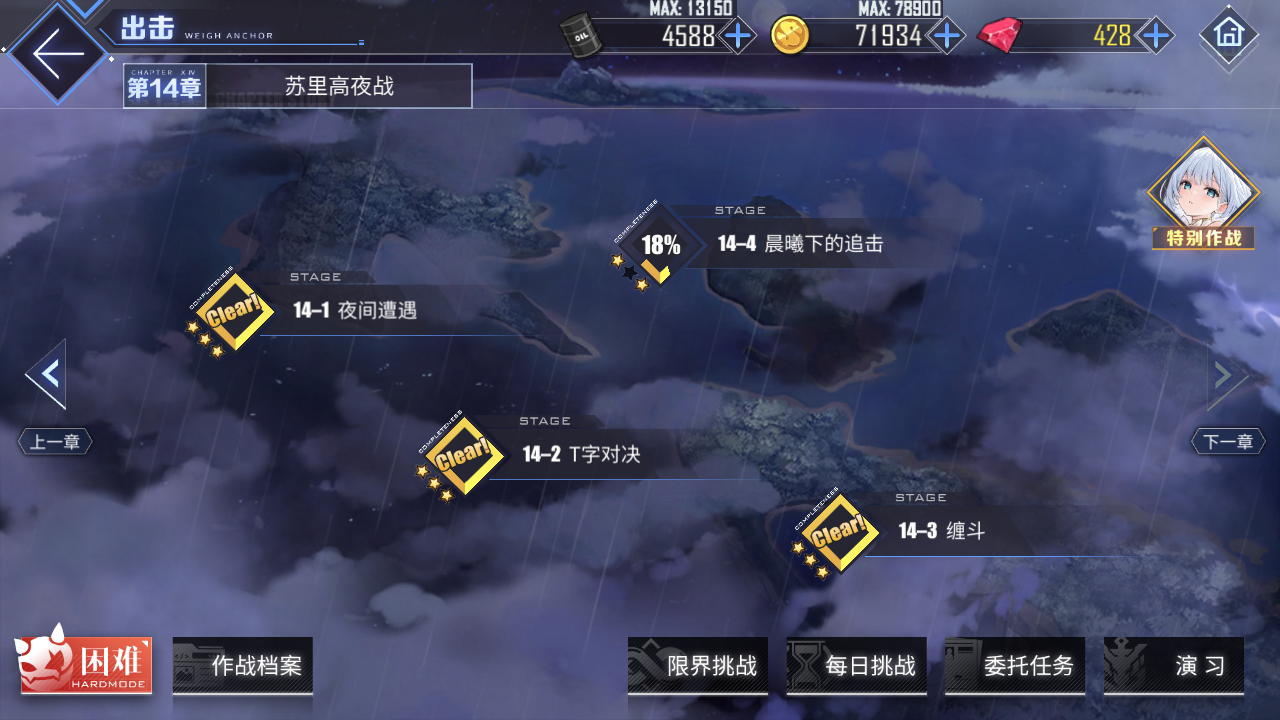Open 限界挑战 limit challenge
Screen dimensions: 1280x720
[x=698, y=665]
